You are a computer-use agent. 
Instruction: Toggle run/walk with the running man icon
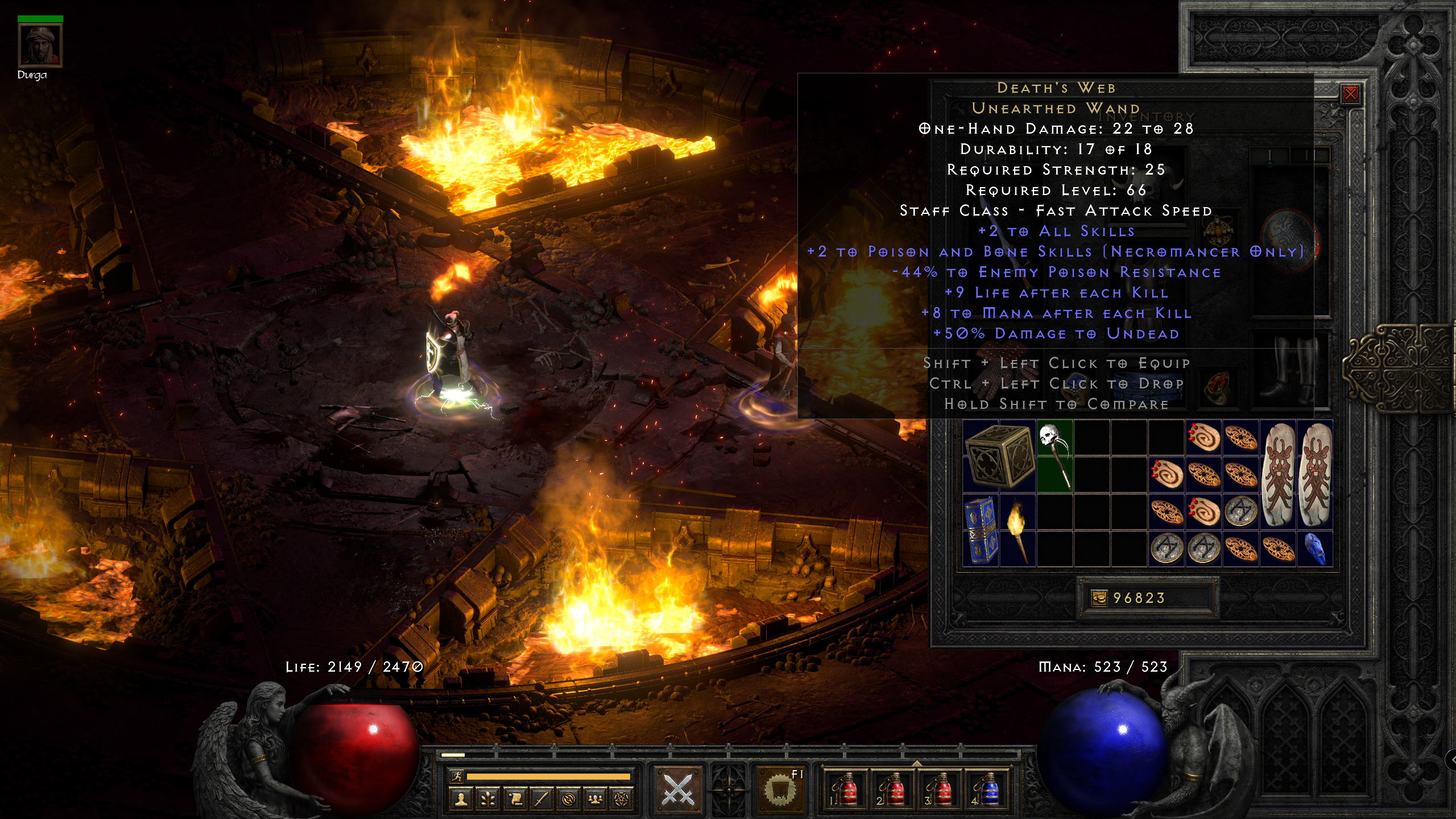tap(456, 776)
